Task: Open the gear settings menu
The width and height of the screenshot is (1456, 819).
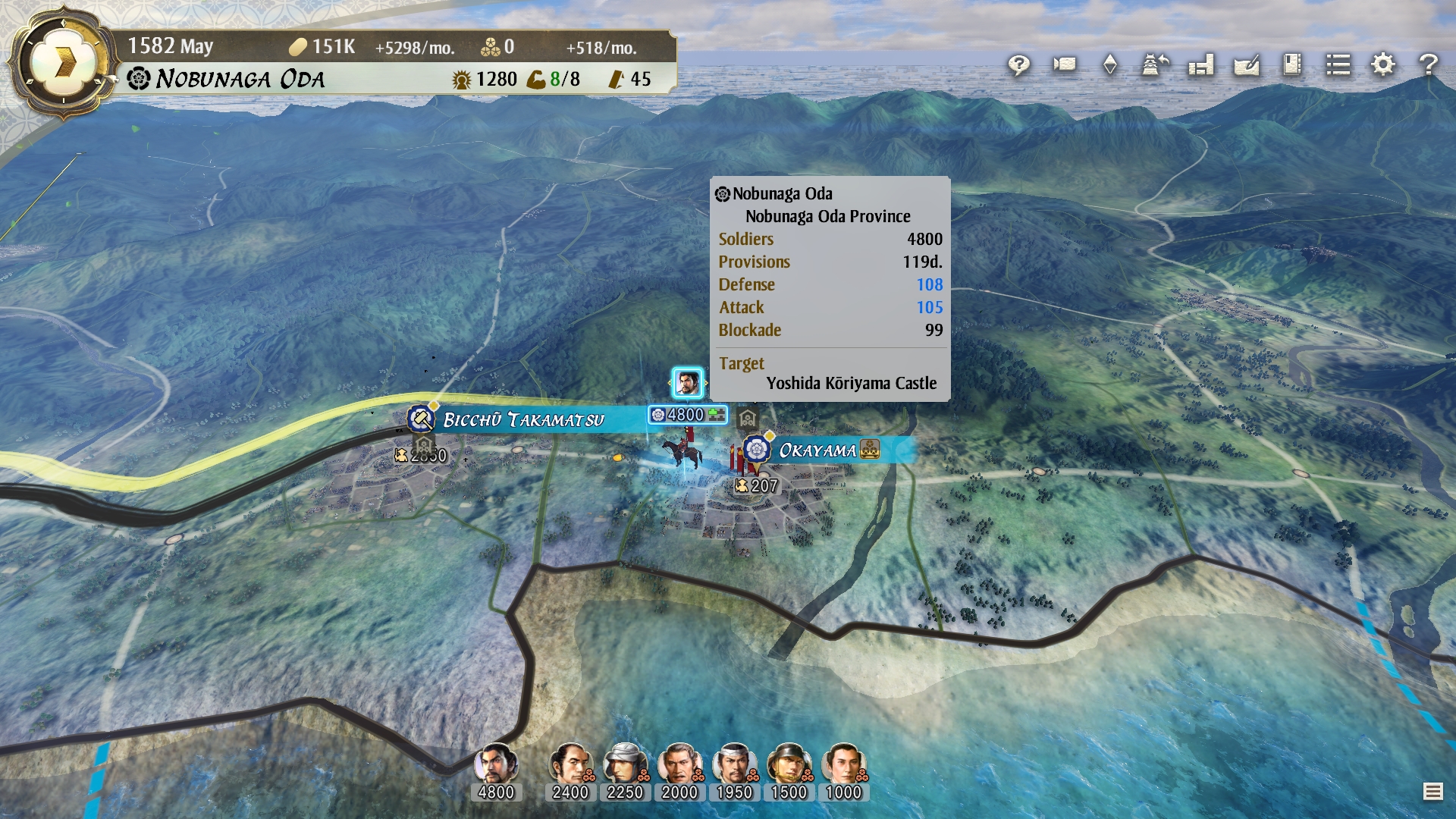Action: 1383,65
